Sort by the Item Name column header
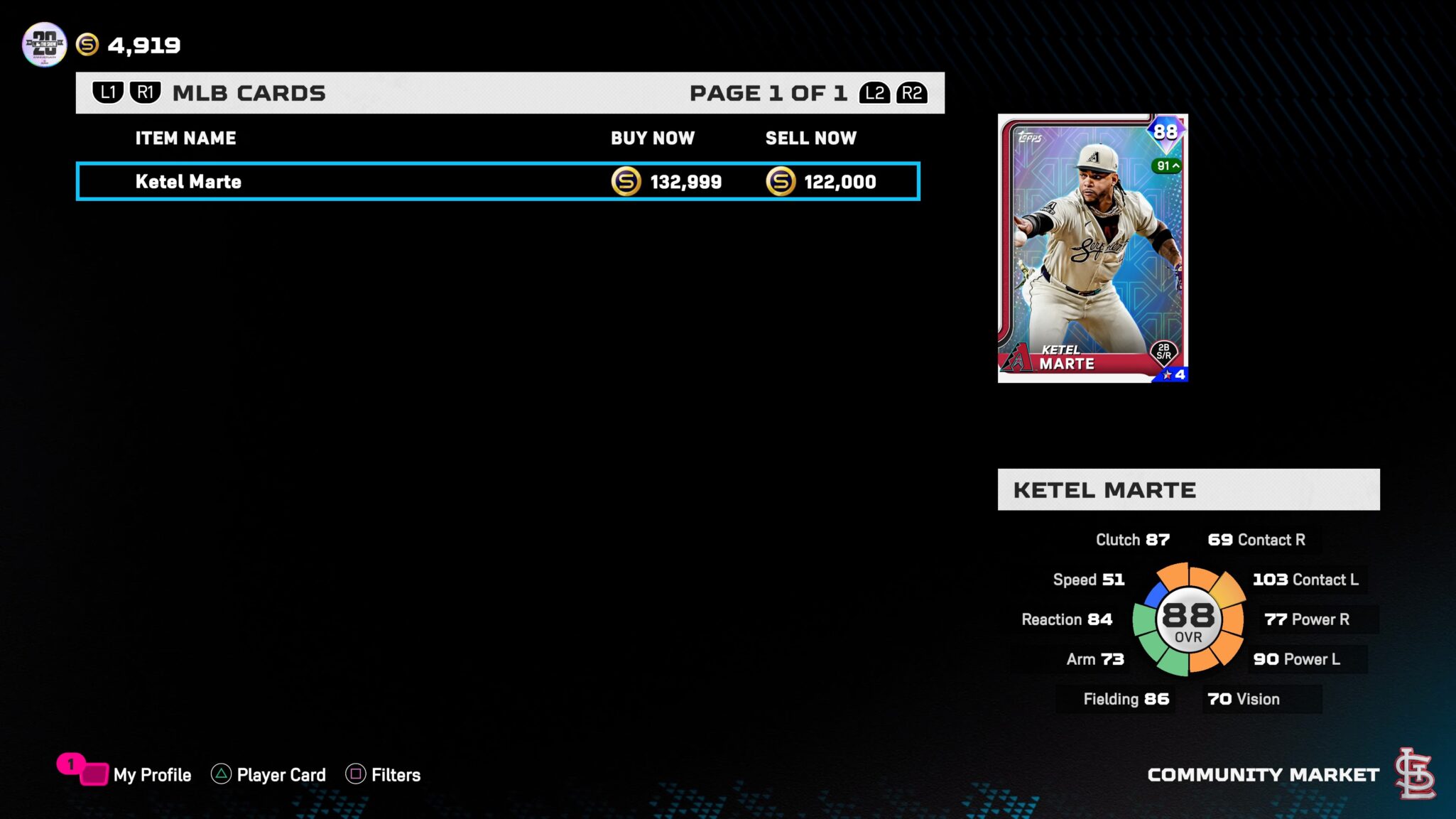The height and width of the screenshot is (819, 1456). click(x=185, y=139)
